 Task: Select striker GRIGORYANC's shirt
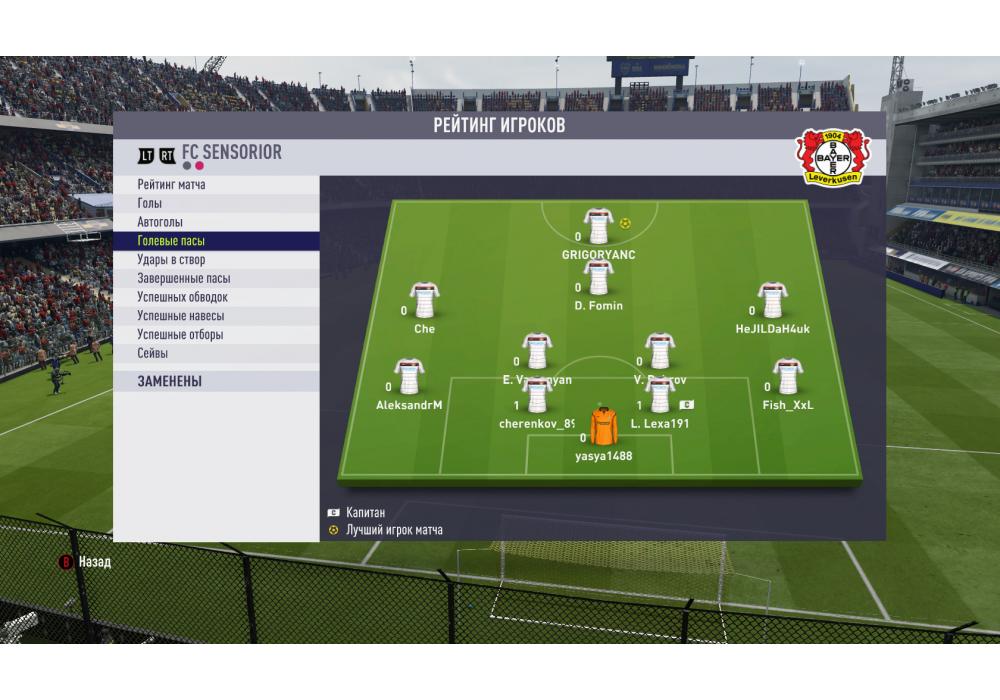[x=598, y=227]
